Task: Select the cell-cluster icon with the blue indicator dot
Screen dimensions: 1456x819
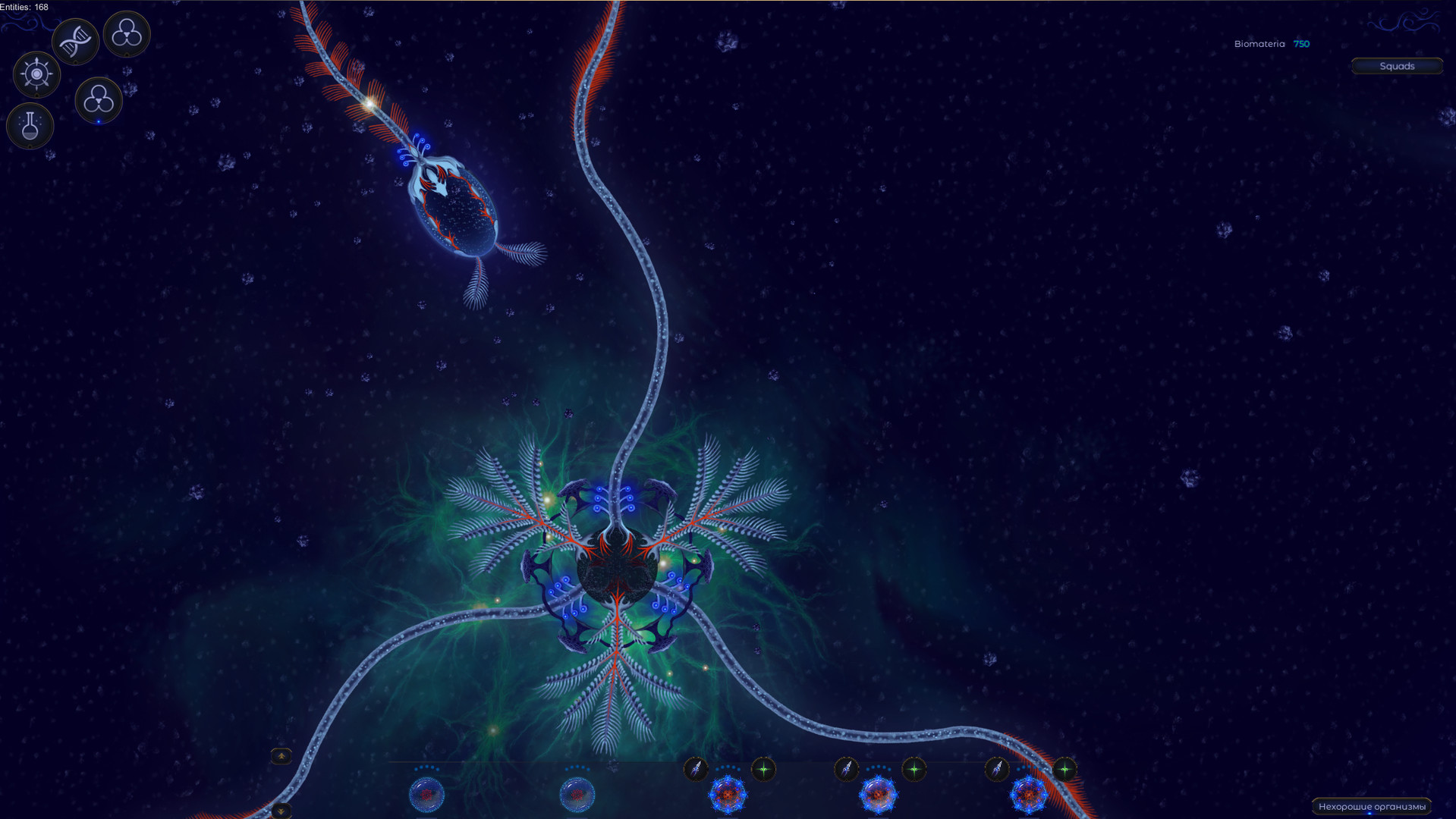Action: pyautogui.click(x=98, y=100)
